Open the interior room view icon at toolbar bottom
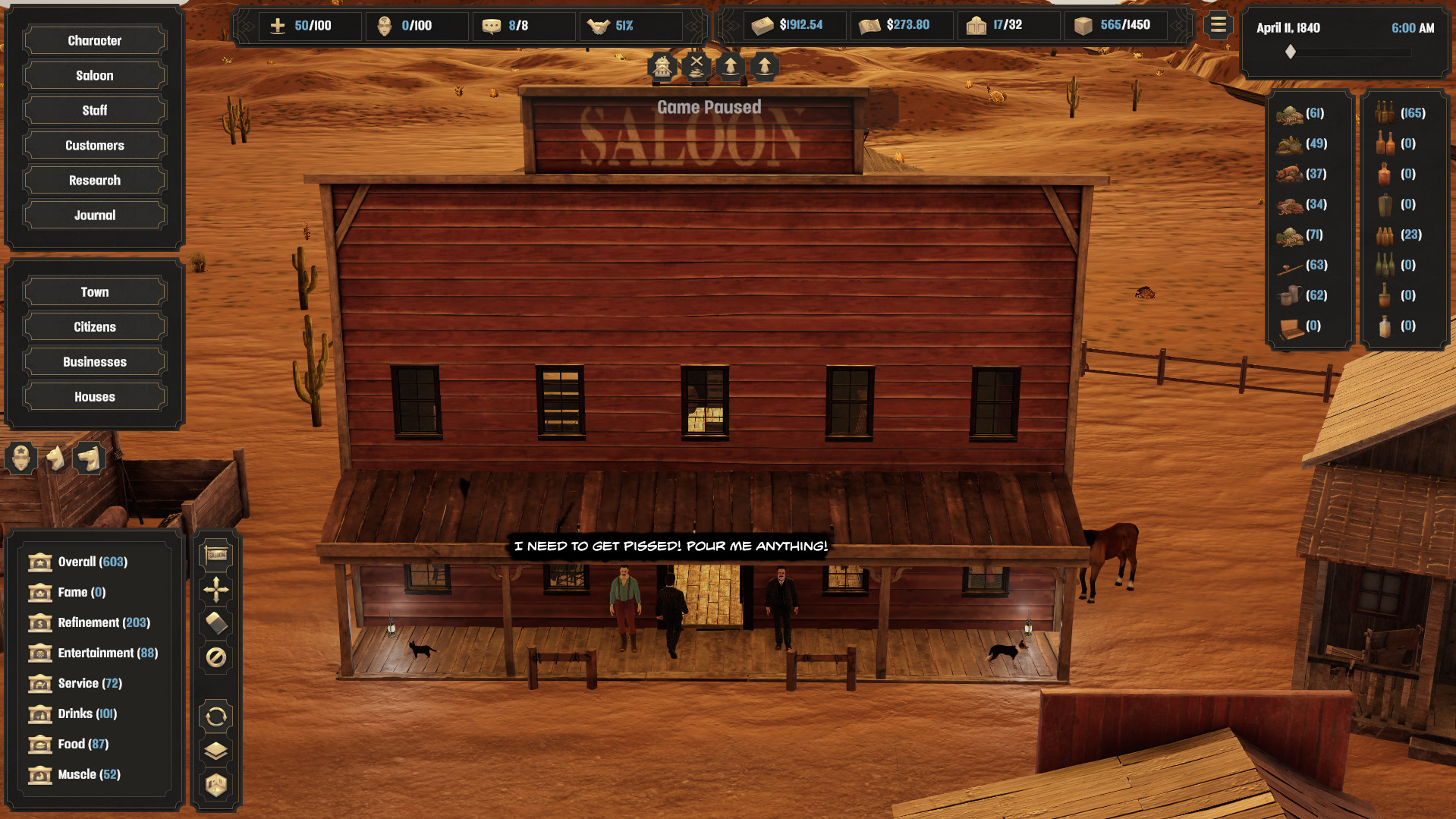1456x819 pixels. click(x=215, y=784)
